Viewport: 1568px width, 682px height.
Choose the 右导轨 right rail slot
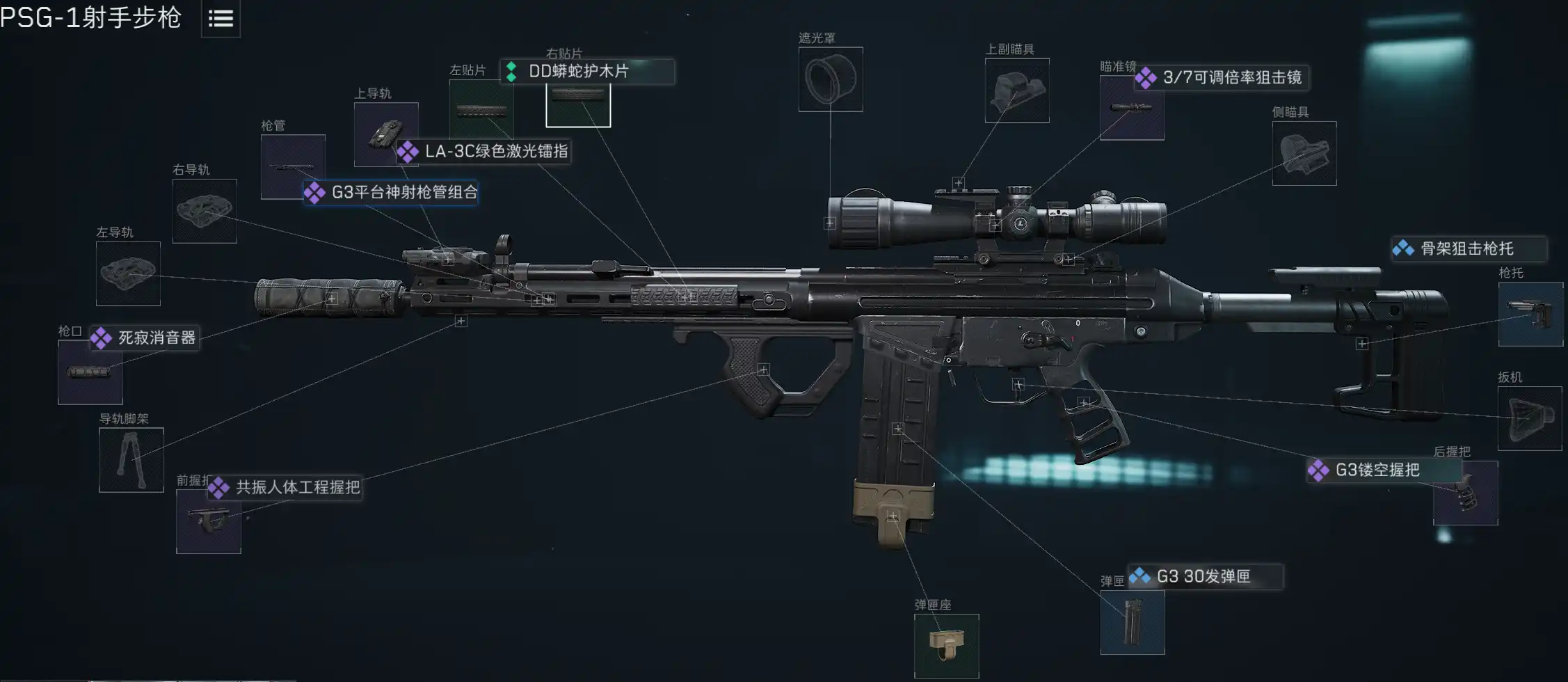205,211
